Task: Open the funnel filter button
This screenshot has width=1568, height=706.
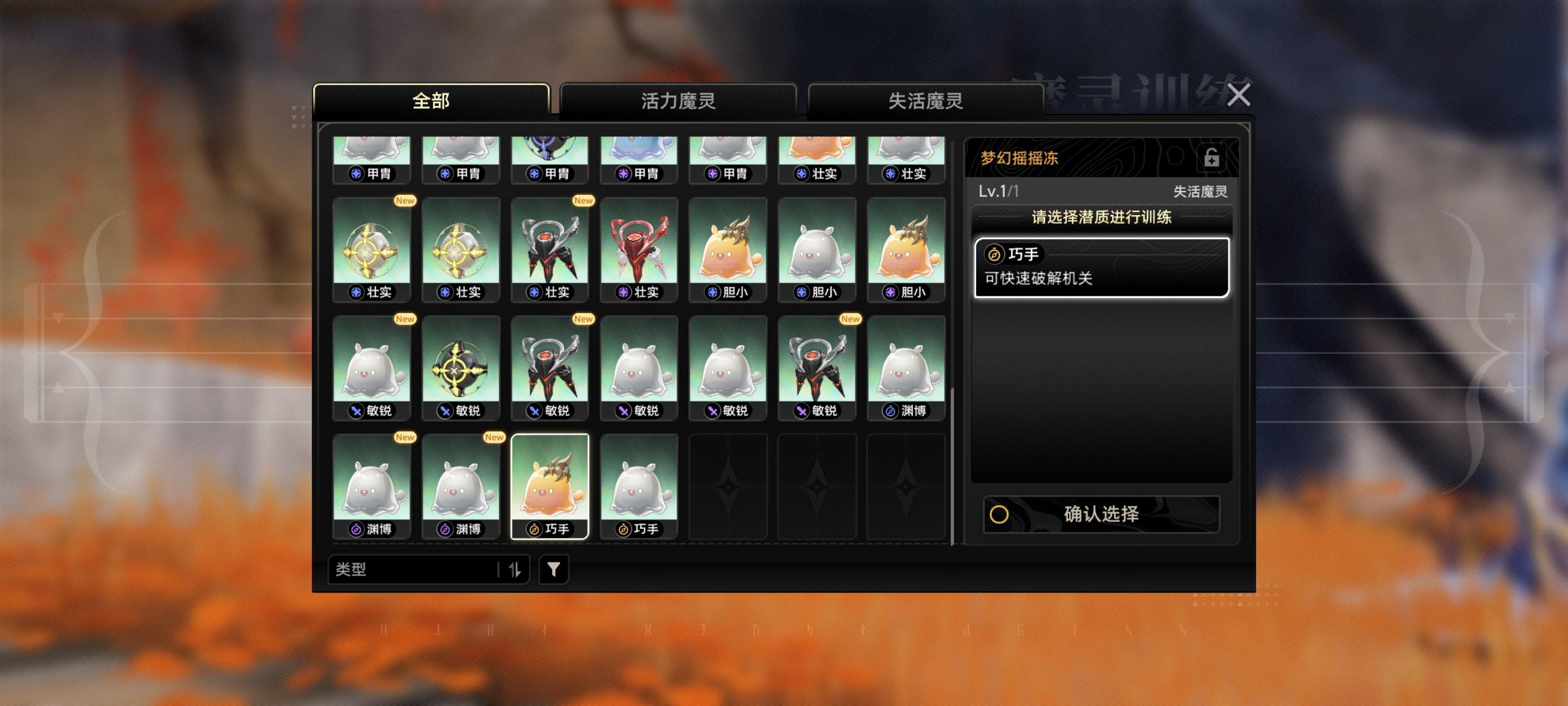Action: 553,569
